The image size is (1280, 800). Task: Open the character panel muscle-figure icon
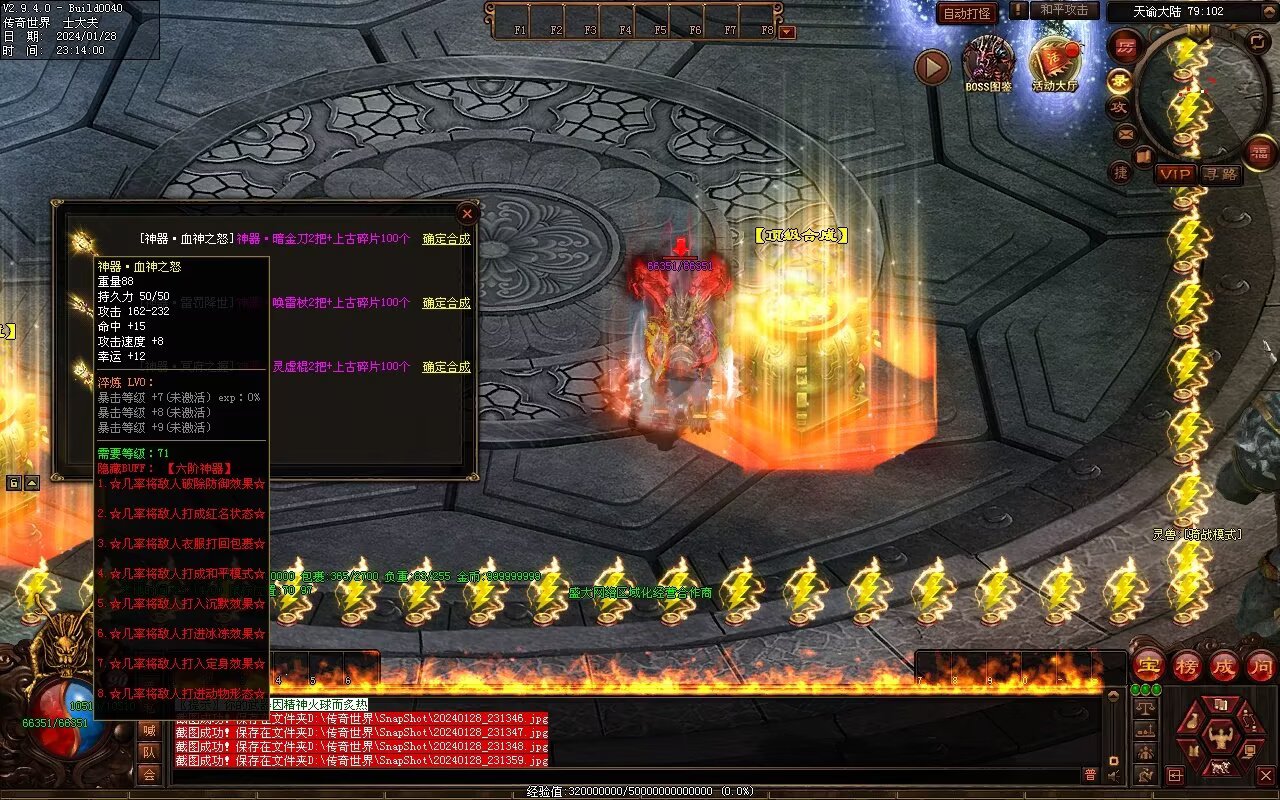[1220, 738]
